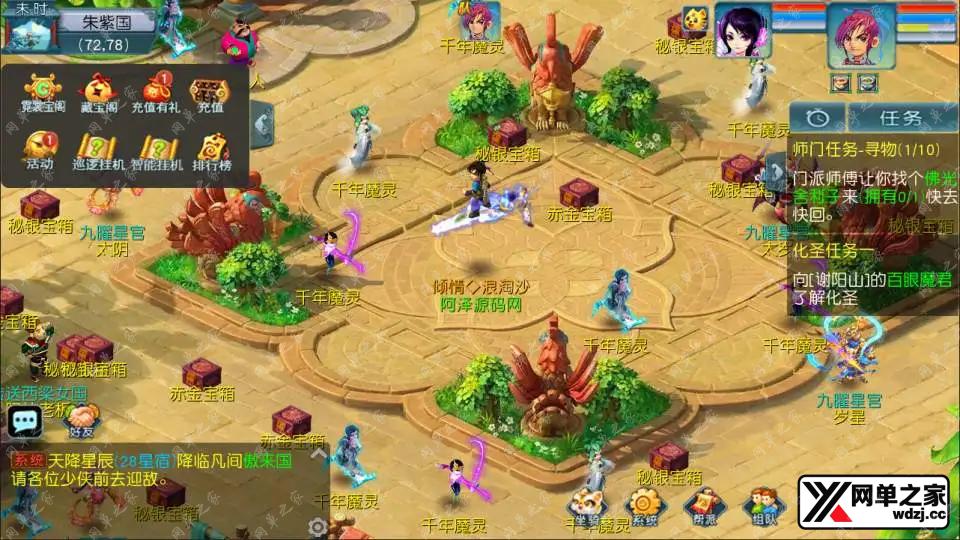Open the 组队 team menu
The image size is (960, 540).
764,506
